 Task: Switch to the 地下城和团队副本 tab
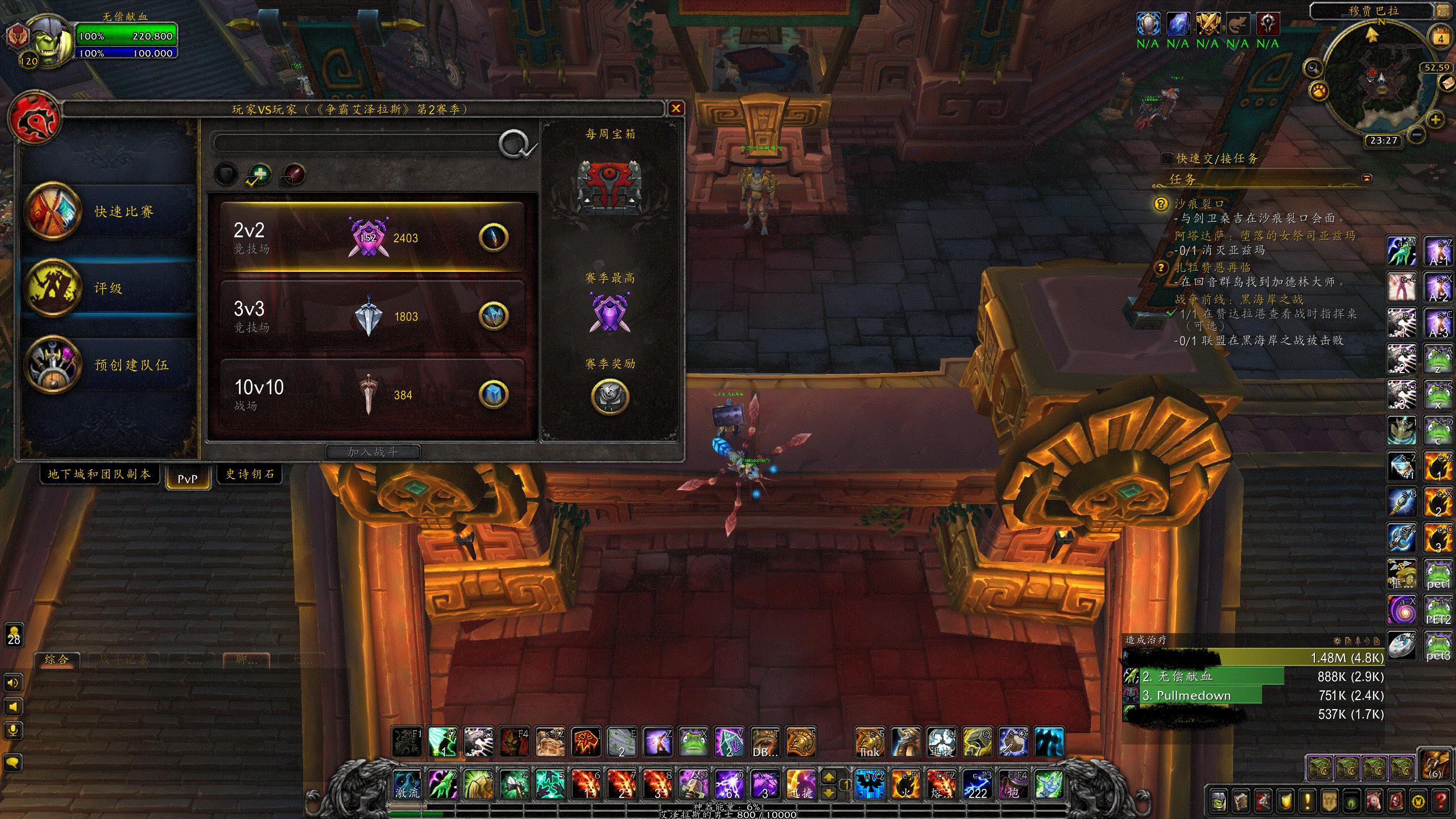tap(100, 474)
